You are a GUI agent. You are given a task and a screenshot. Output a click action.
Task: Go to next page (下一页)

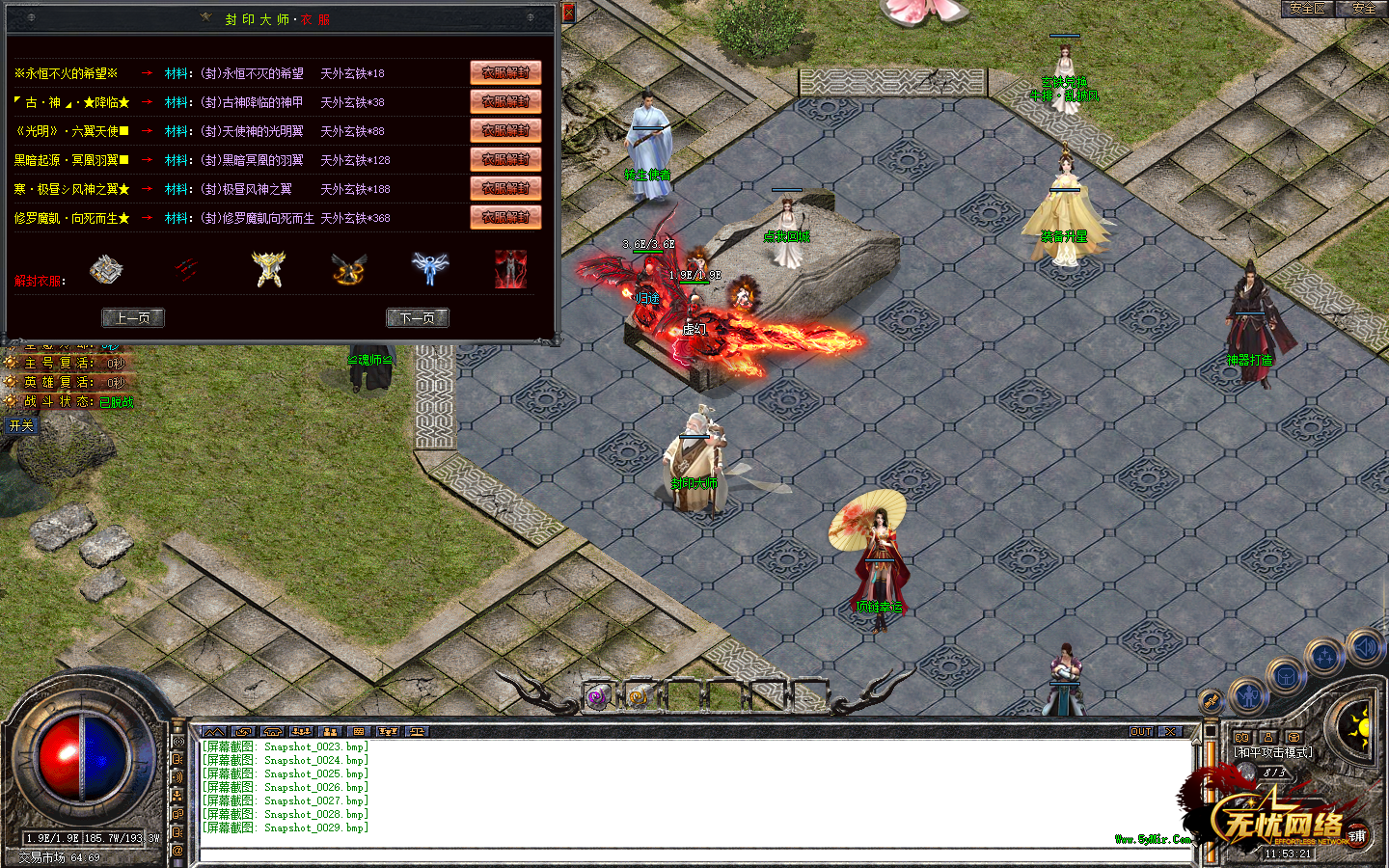click(x=417, y=317)
